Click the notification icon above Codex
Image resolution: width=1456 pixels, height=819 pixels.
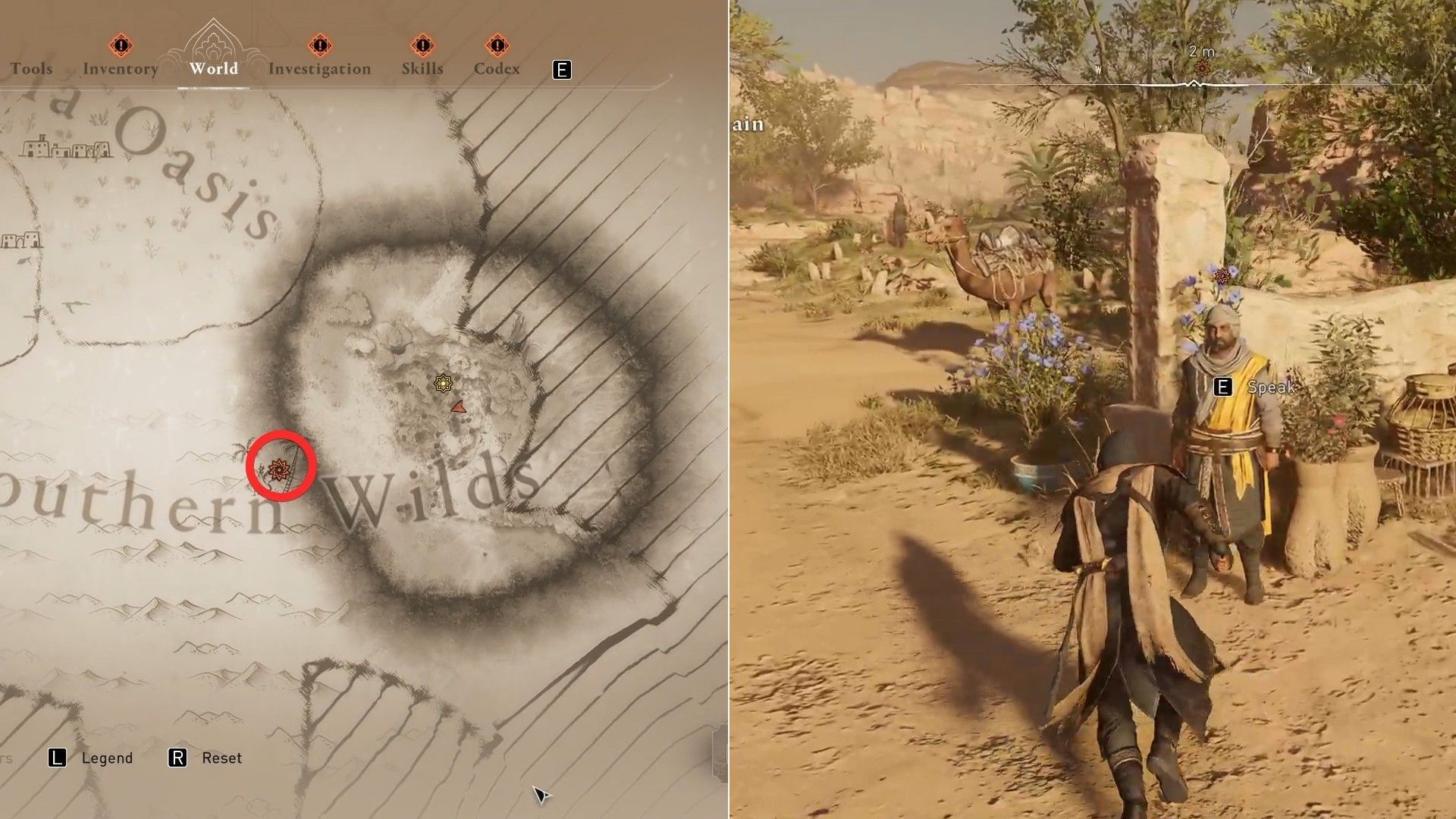pos(498,45)
